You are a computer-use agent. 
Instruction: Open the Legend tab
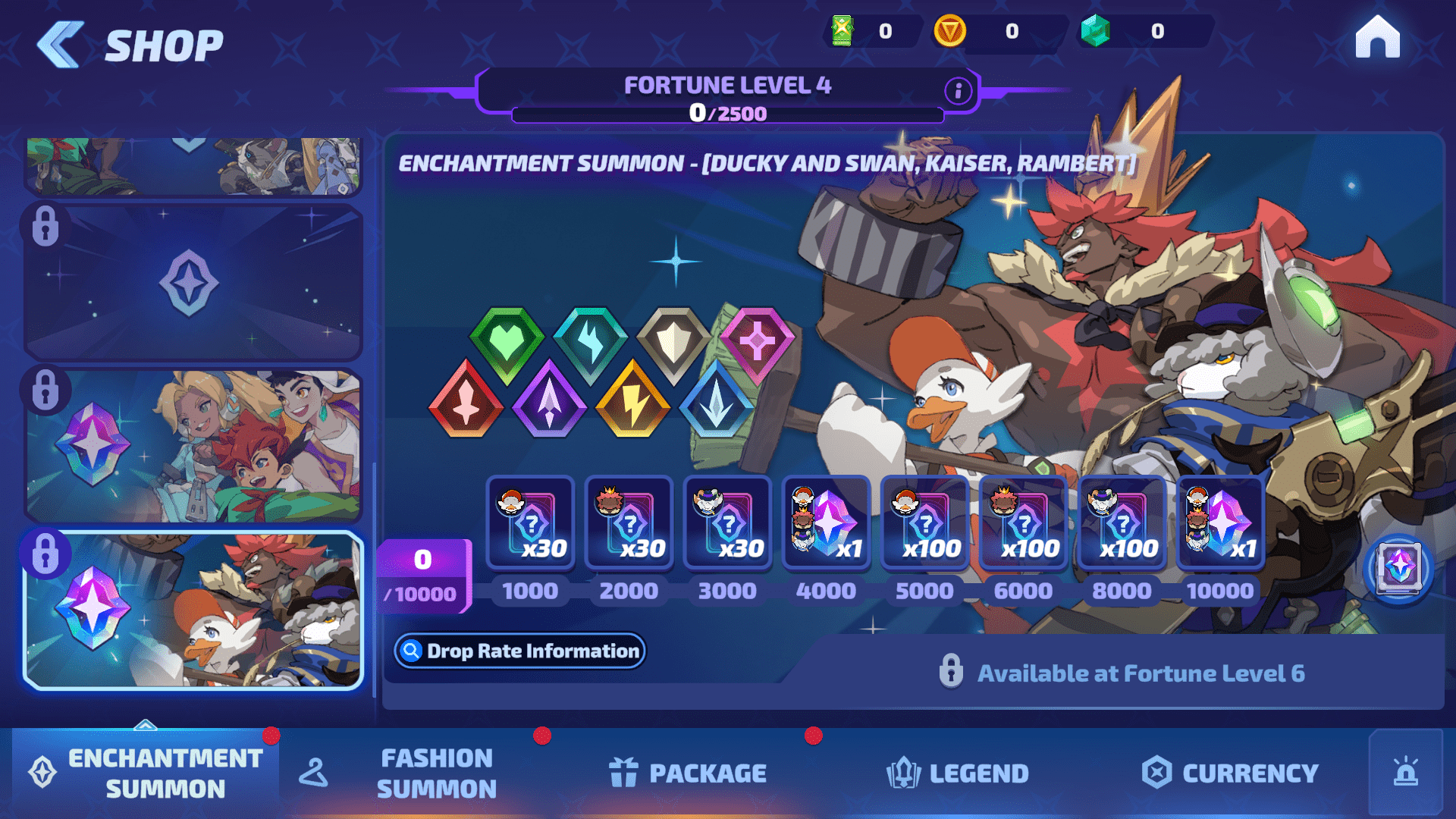[x=958, y=773]
